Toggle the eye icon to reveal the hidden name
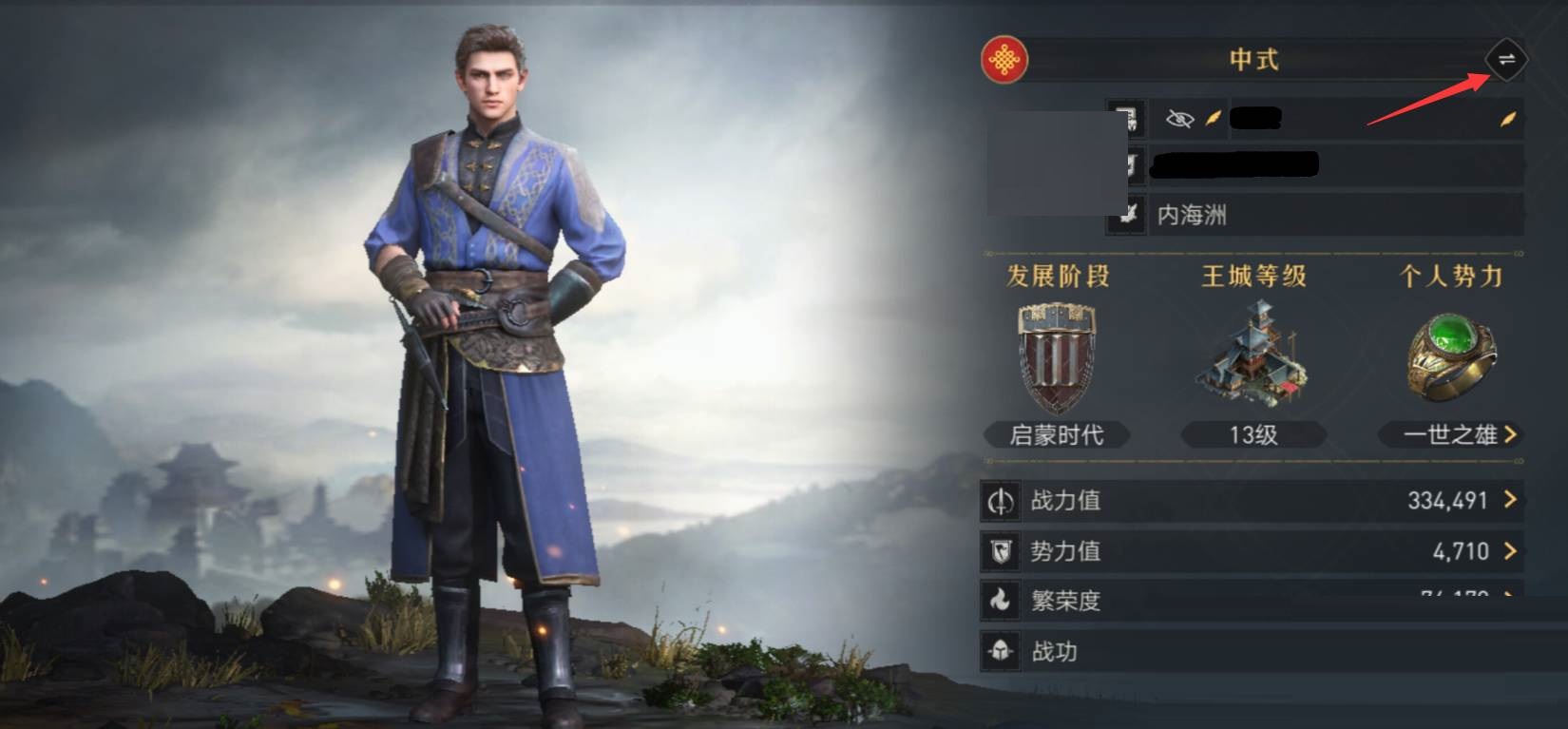Viewport: 1568px width, 729px height. 1178,119
